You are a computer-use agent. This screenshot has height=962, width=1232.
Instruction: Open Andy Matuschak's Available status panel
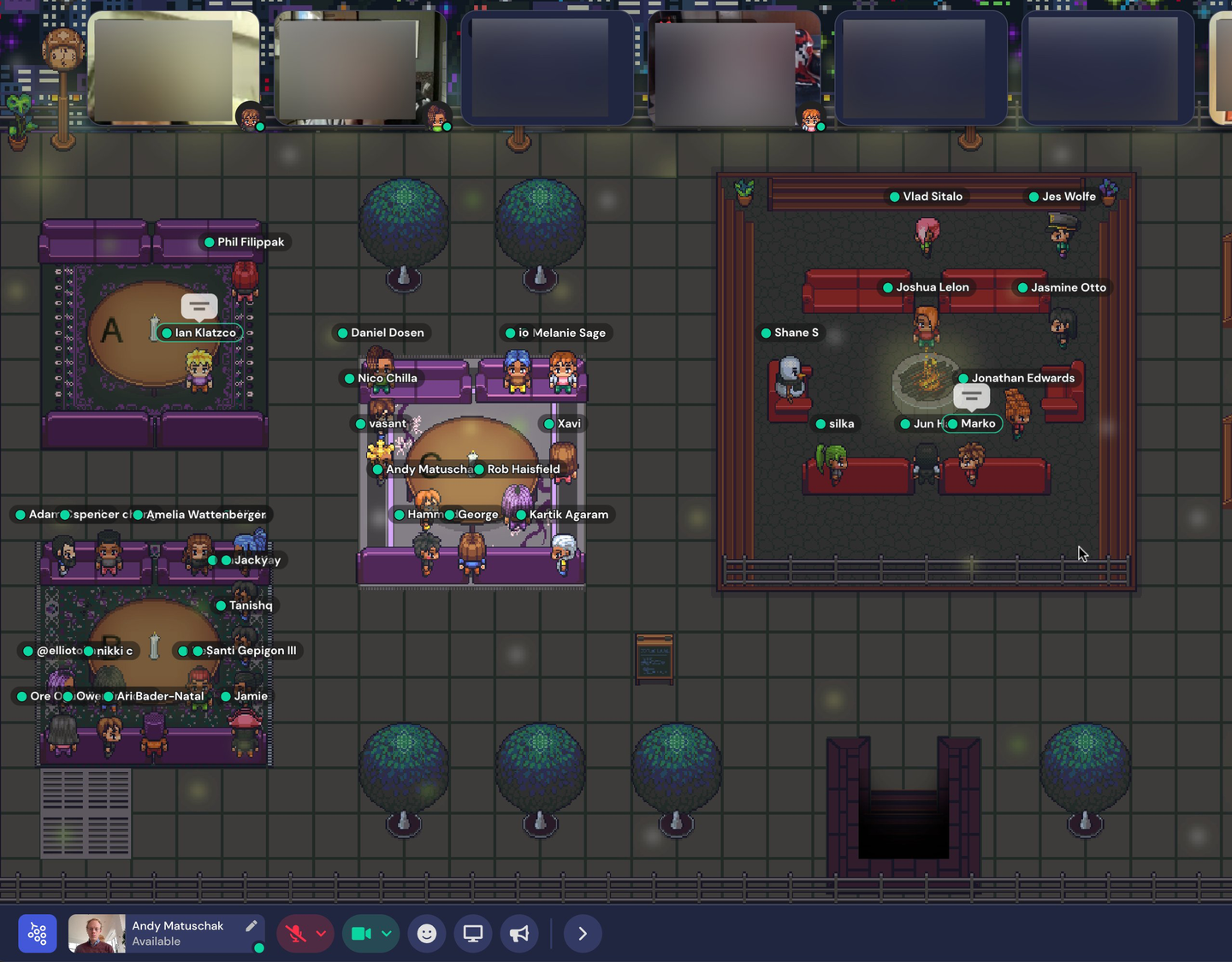coord(177,934)
